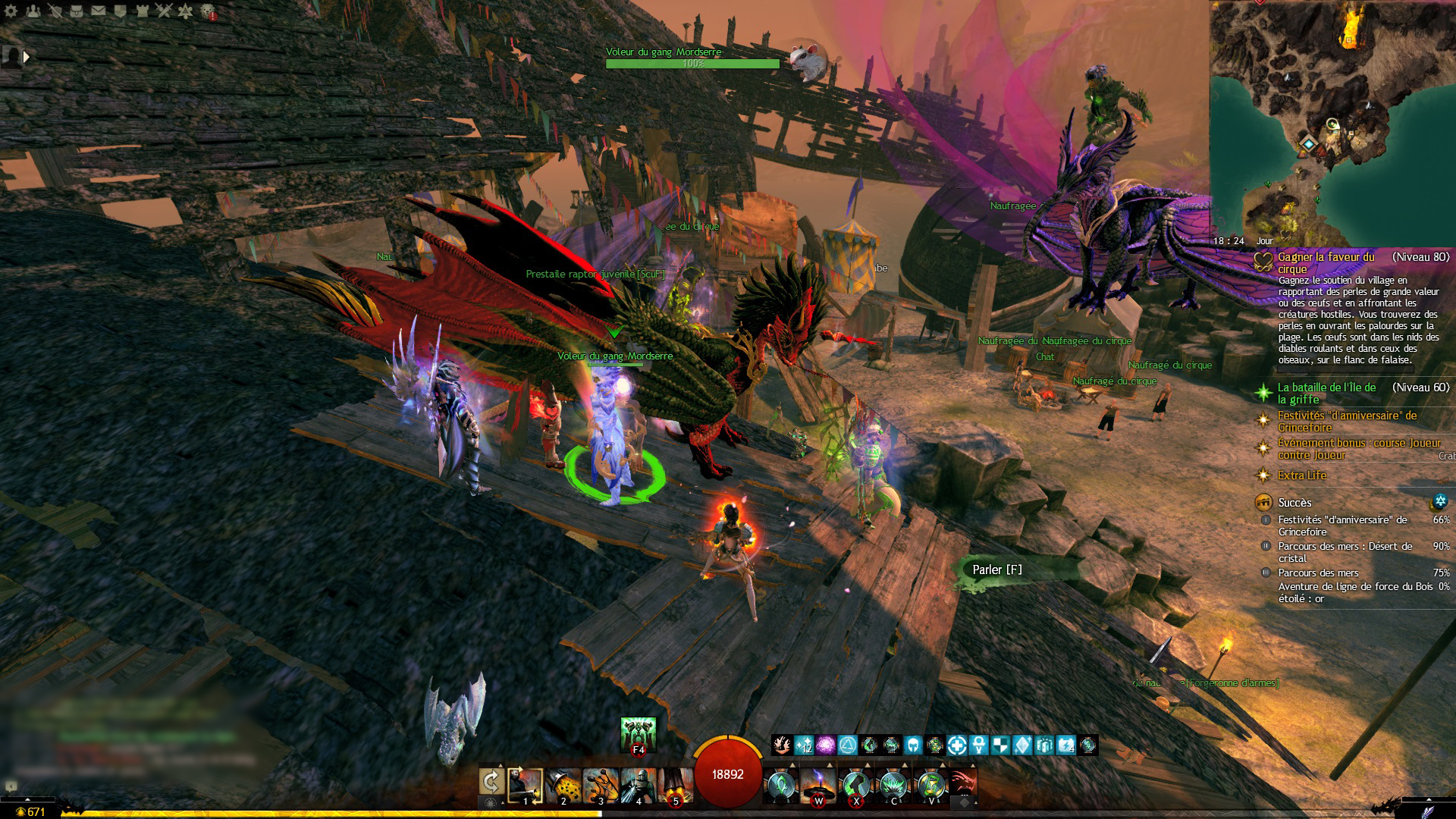Viewport: 1456px width, 819px height.
Task: Activate the red raptor mount button
Action: click(x=963, y=782)
